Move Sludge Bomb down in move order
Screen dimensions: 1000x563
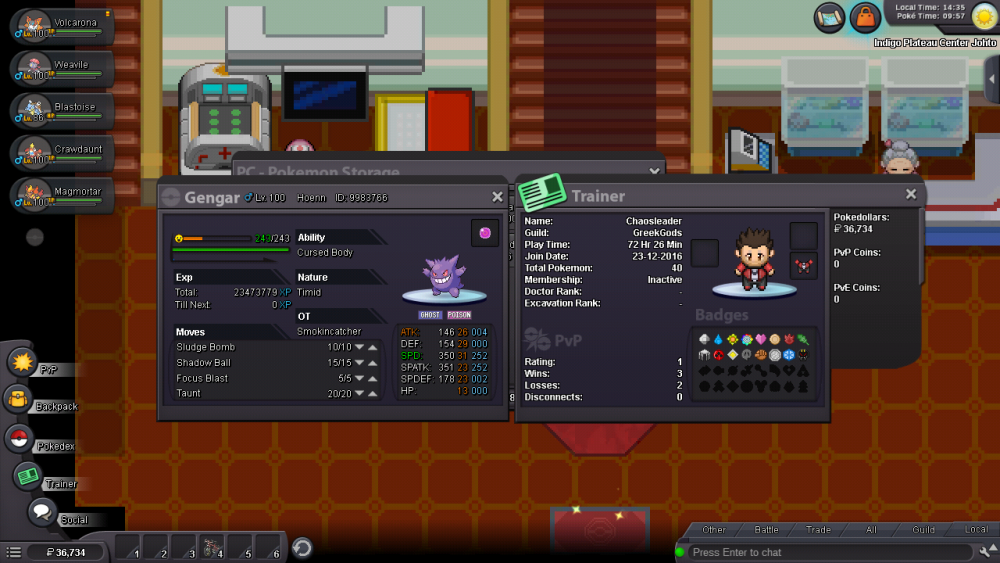(359, 348)
